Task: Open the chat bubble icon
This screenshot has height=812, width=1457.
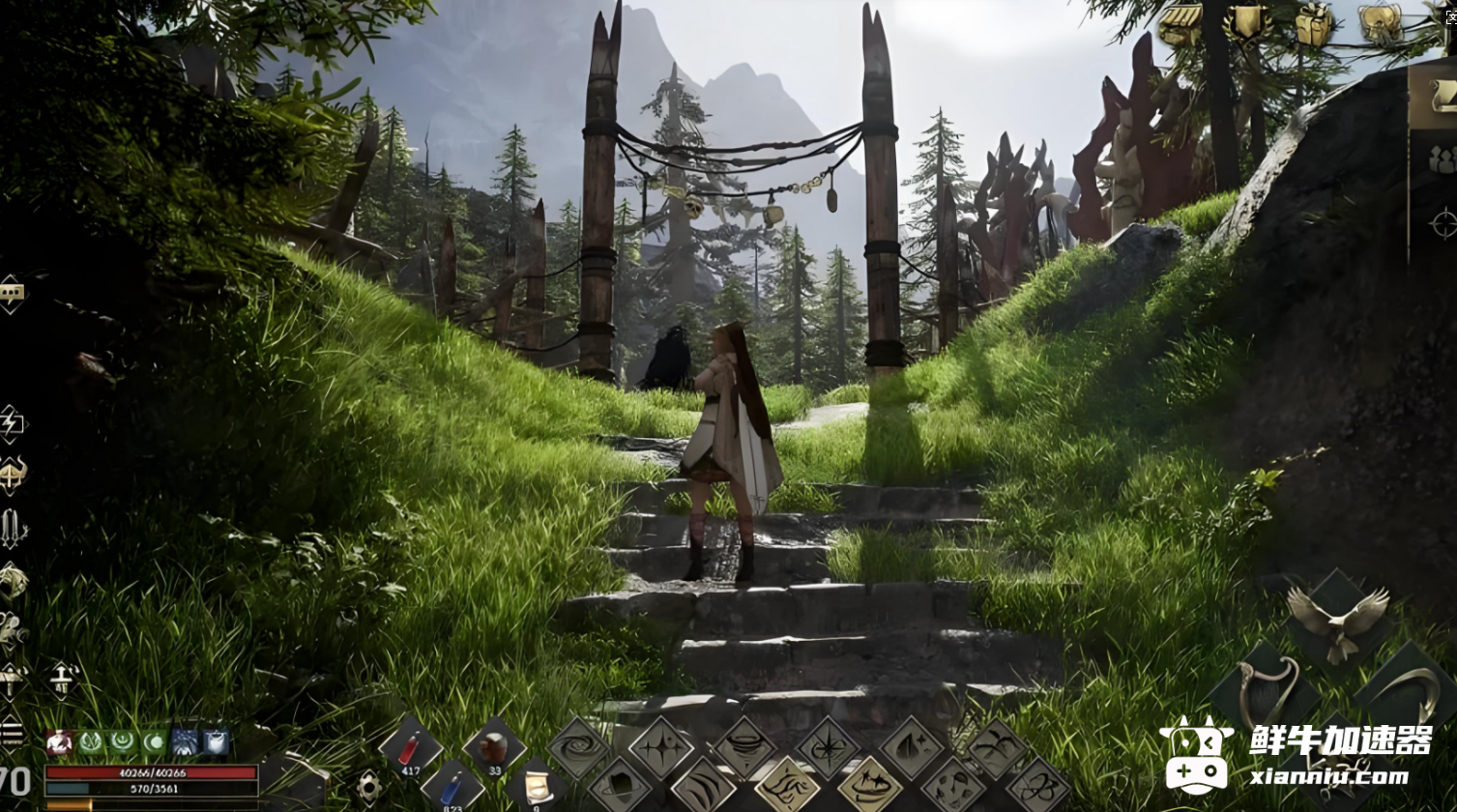Action: pyautogui.click(x=11, y=293)
